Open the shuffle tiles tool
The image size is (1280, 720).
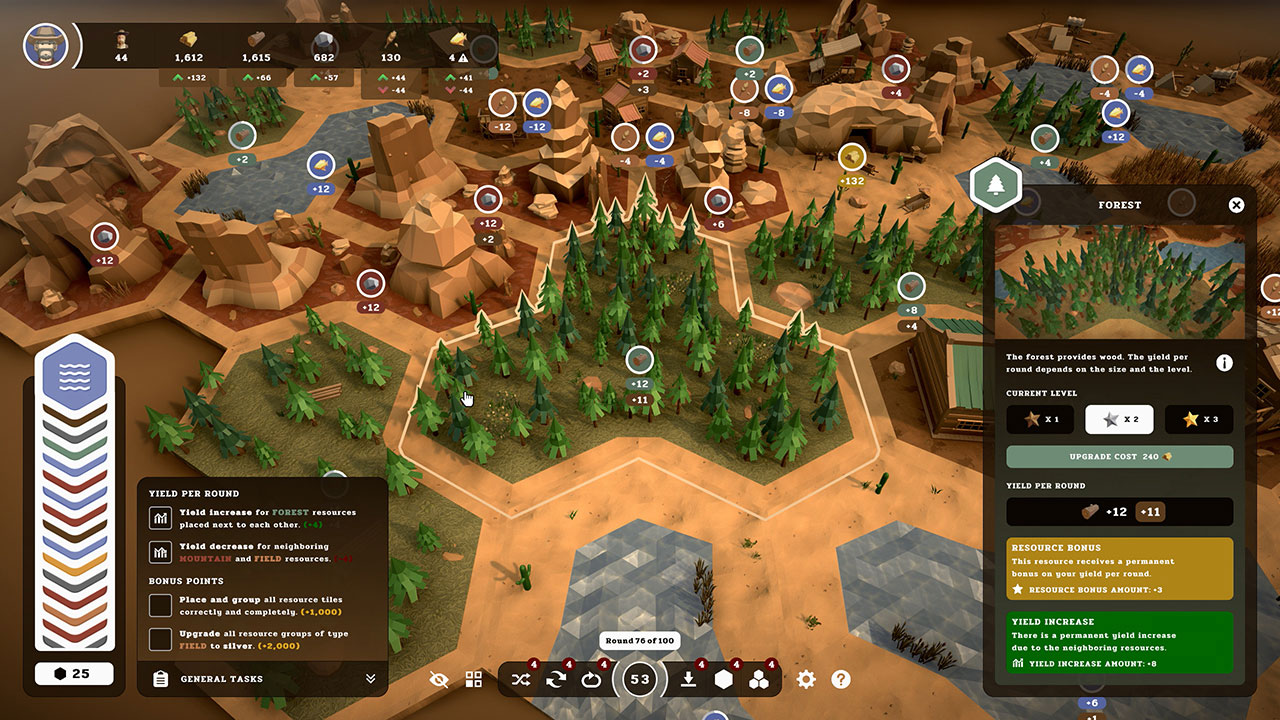pyautogui.click(x=521, y=679)
